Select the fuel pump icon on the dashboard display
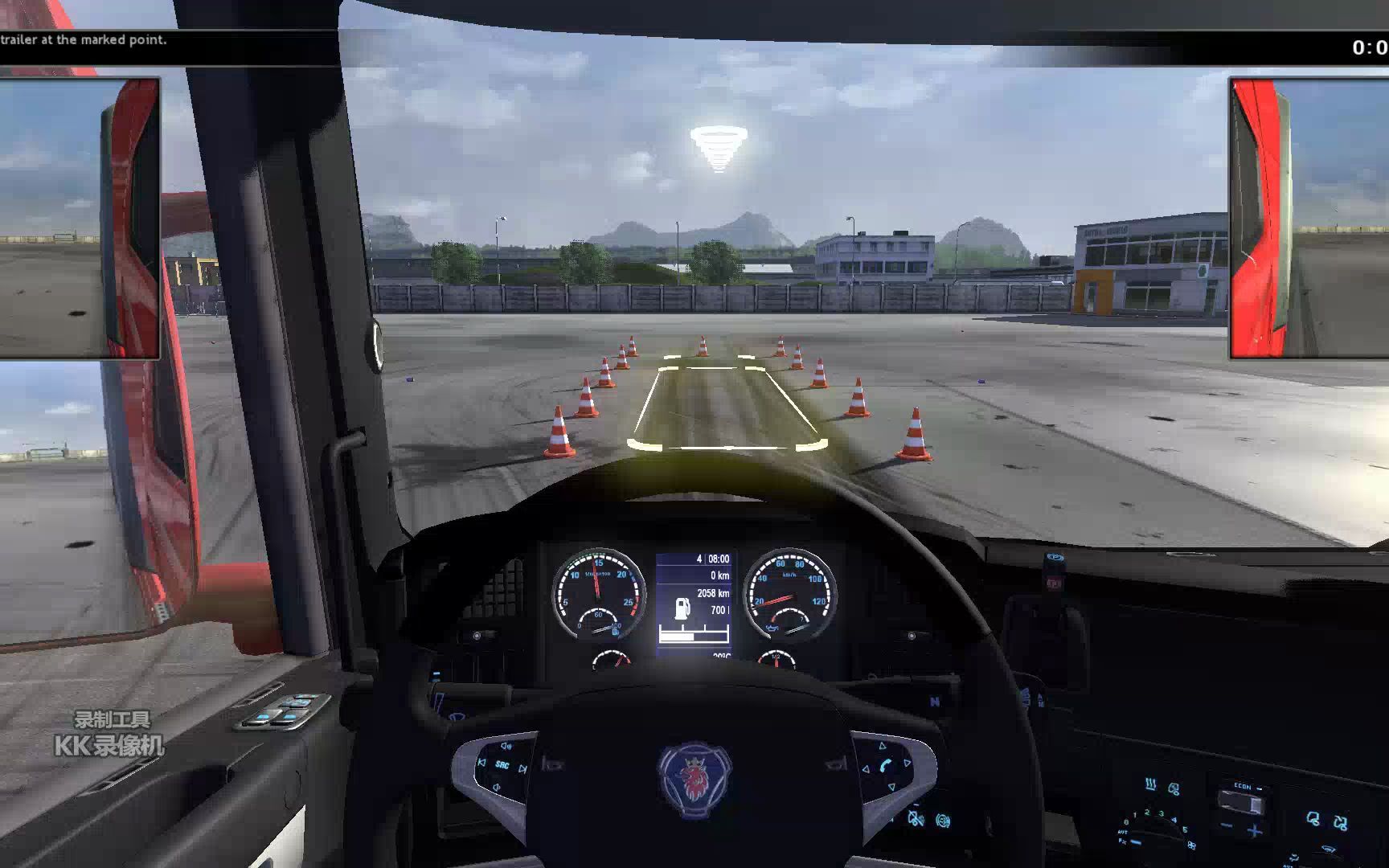This screenshot has height=868, width=1389. tap(682, 609)
